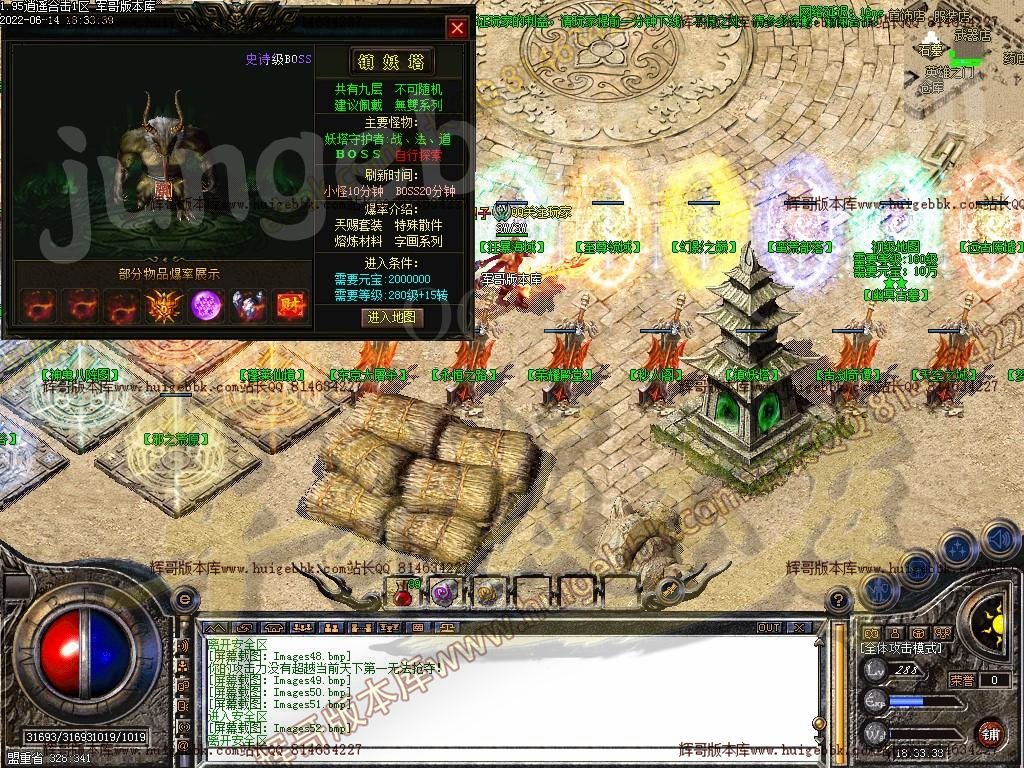Select the golden emblem drop item
This screenshot has width=1024, height=768.
pos(164,305)
